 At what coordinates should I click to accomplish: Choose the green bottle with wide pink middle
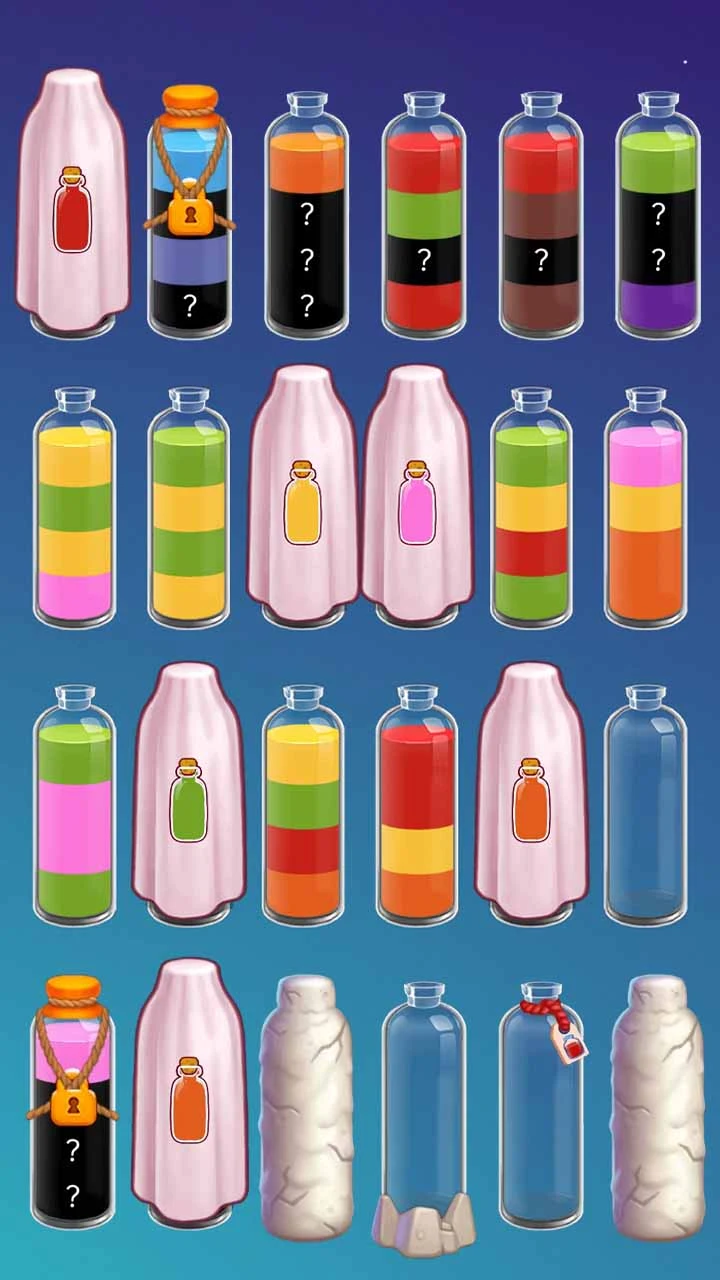[x=74, y=805]
